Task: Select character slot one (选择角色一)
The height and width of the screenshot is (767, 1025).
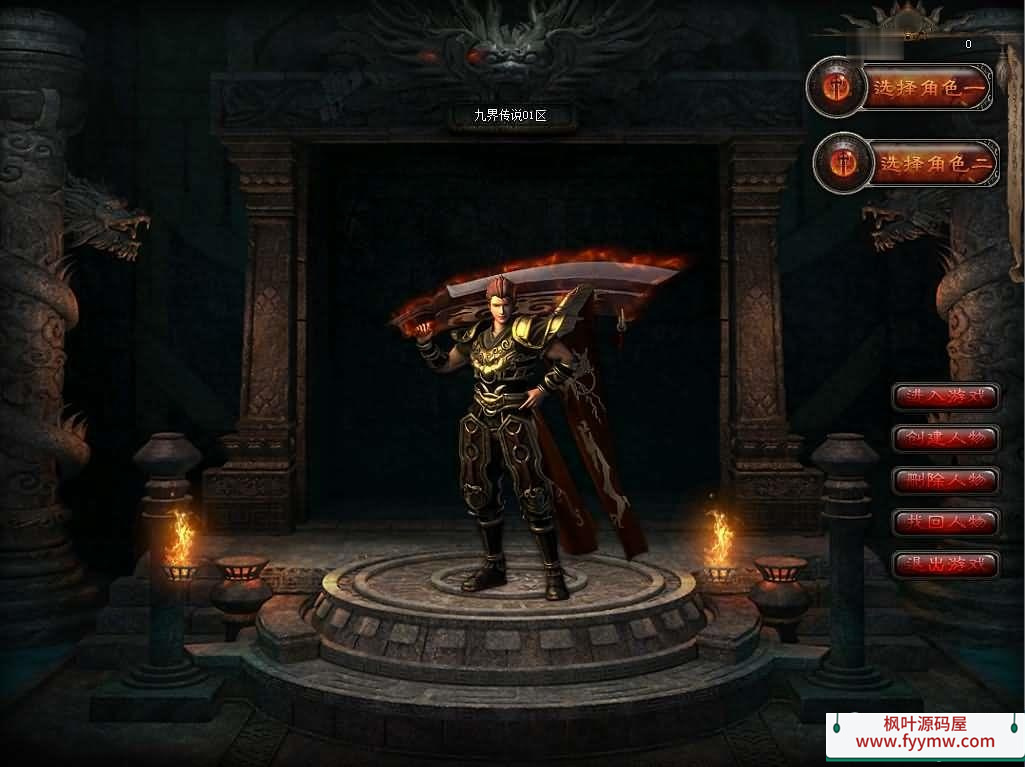Action: click(x=927, y=89)
